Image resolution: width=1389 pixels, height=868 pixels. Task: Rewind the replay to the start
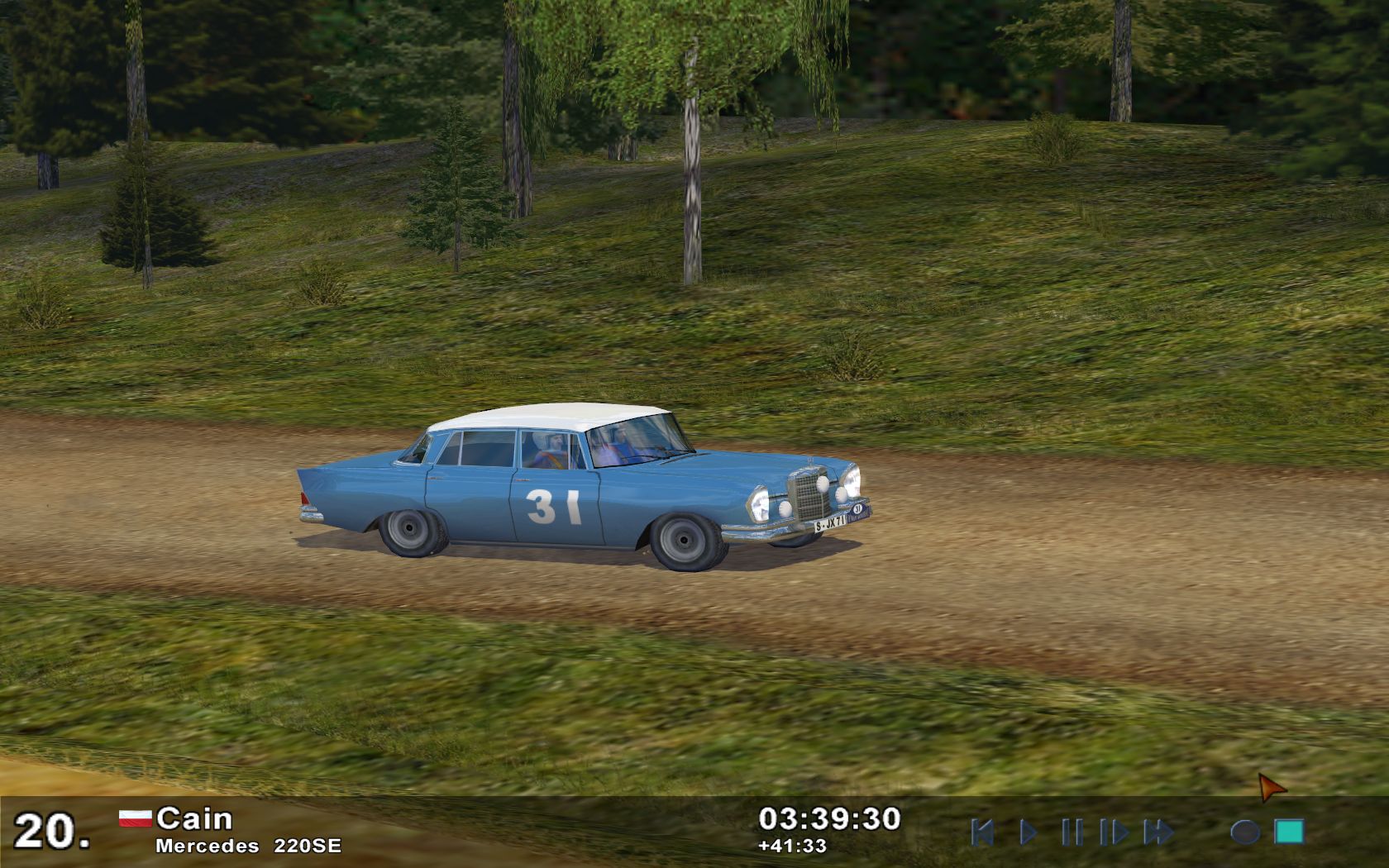982,832
